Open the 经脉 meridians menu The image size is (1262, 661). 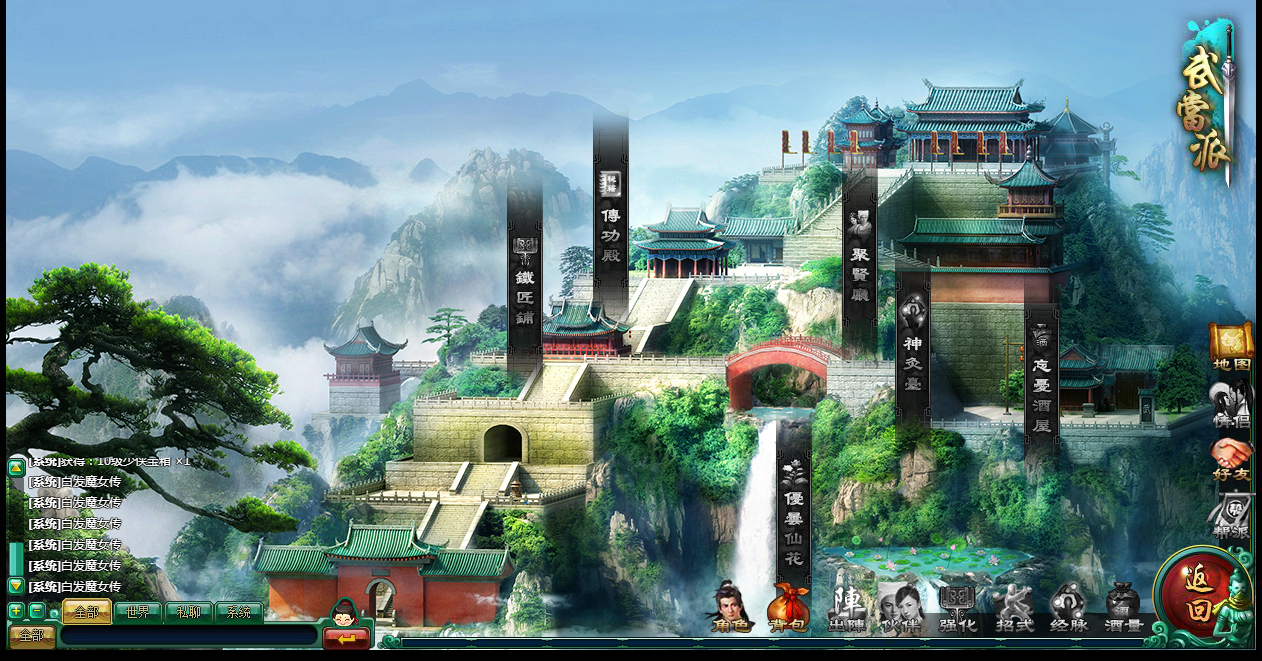click(1069, 606)
